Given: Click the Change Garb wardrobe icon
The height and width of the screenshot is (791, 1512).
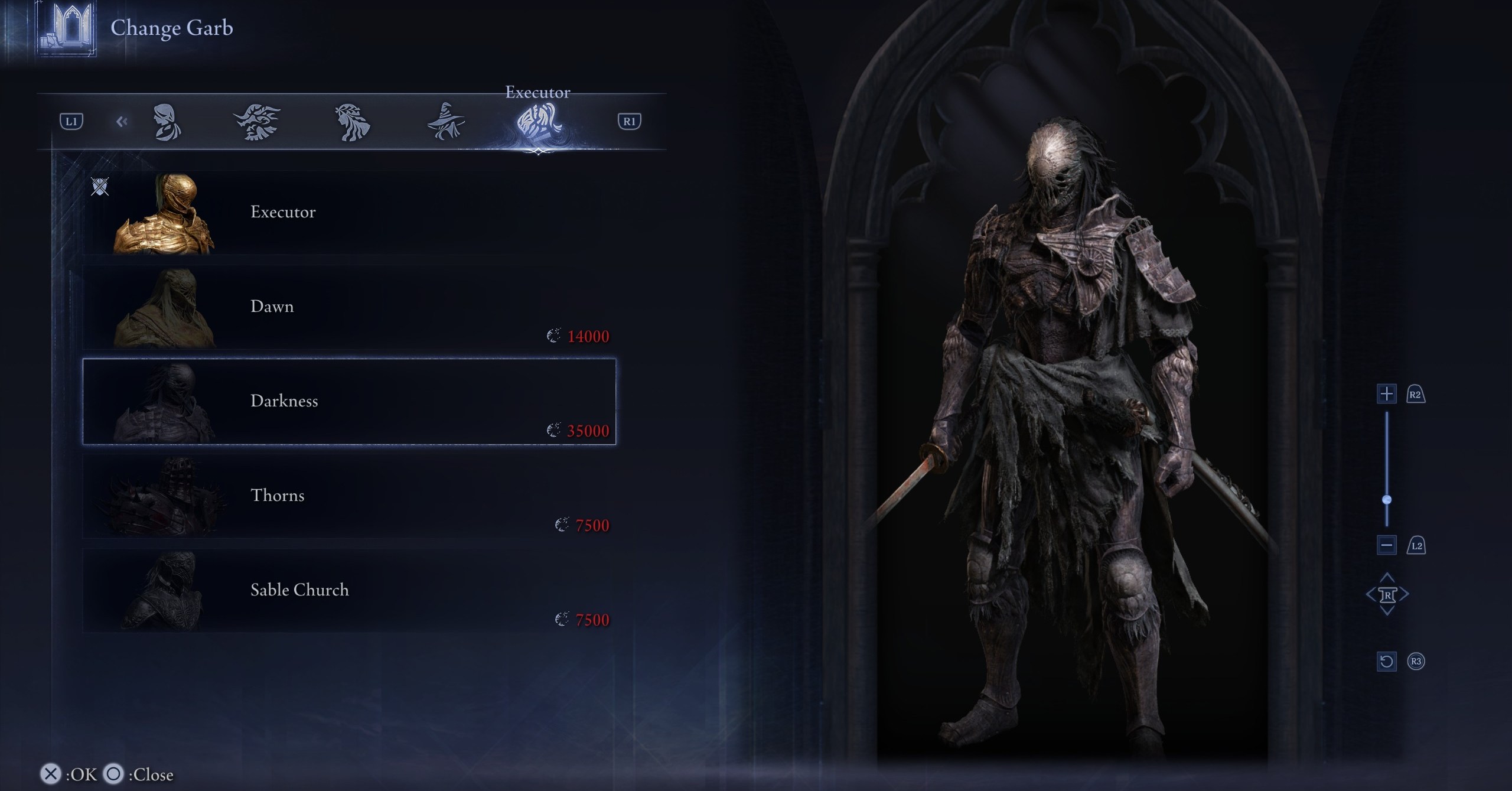Looking at the screenshot, I should pos(67,28).
